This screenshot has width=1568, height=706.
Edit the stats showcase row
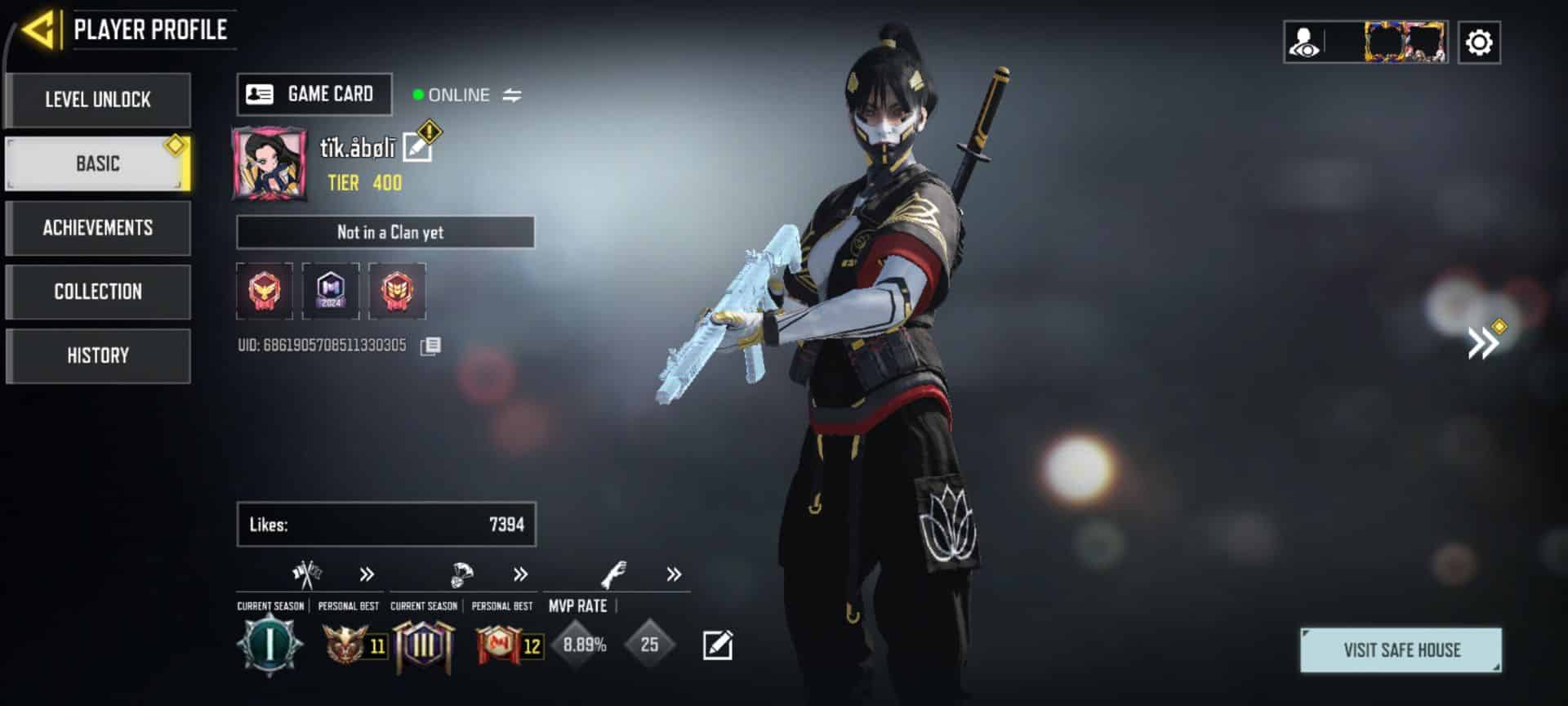click(718, 646)
